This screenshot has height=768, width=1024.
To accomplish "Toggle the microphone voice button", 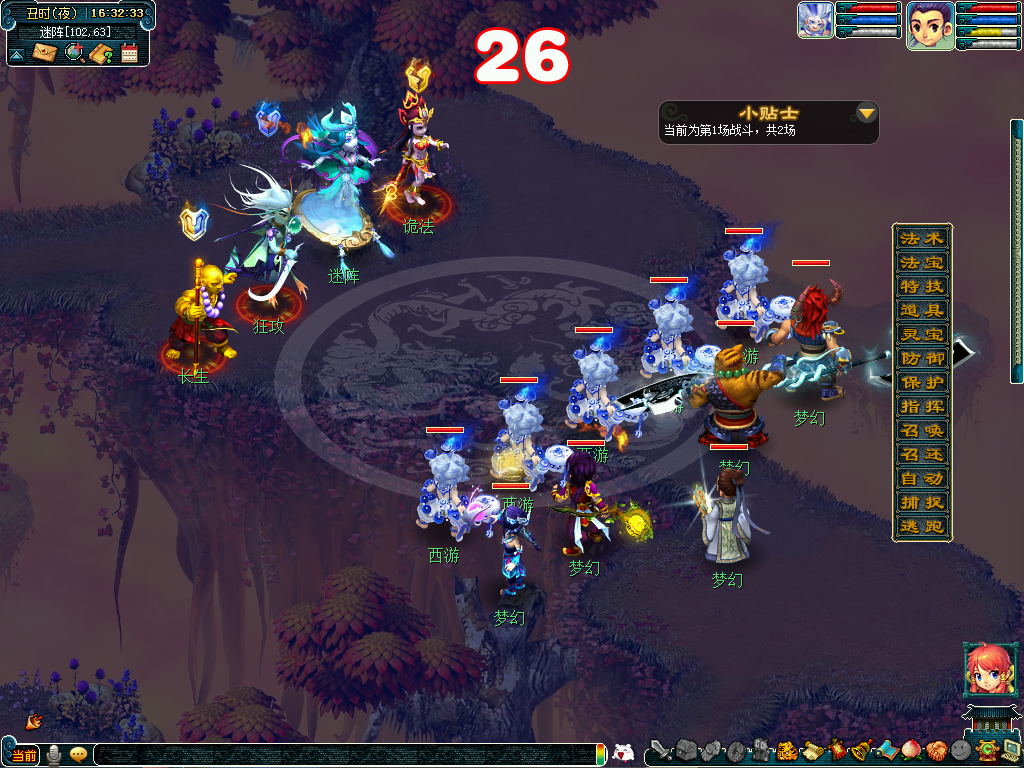I will (x=54, y=755).
